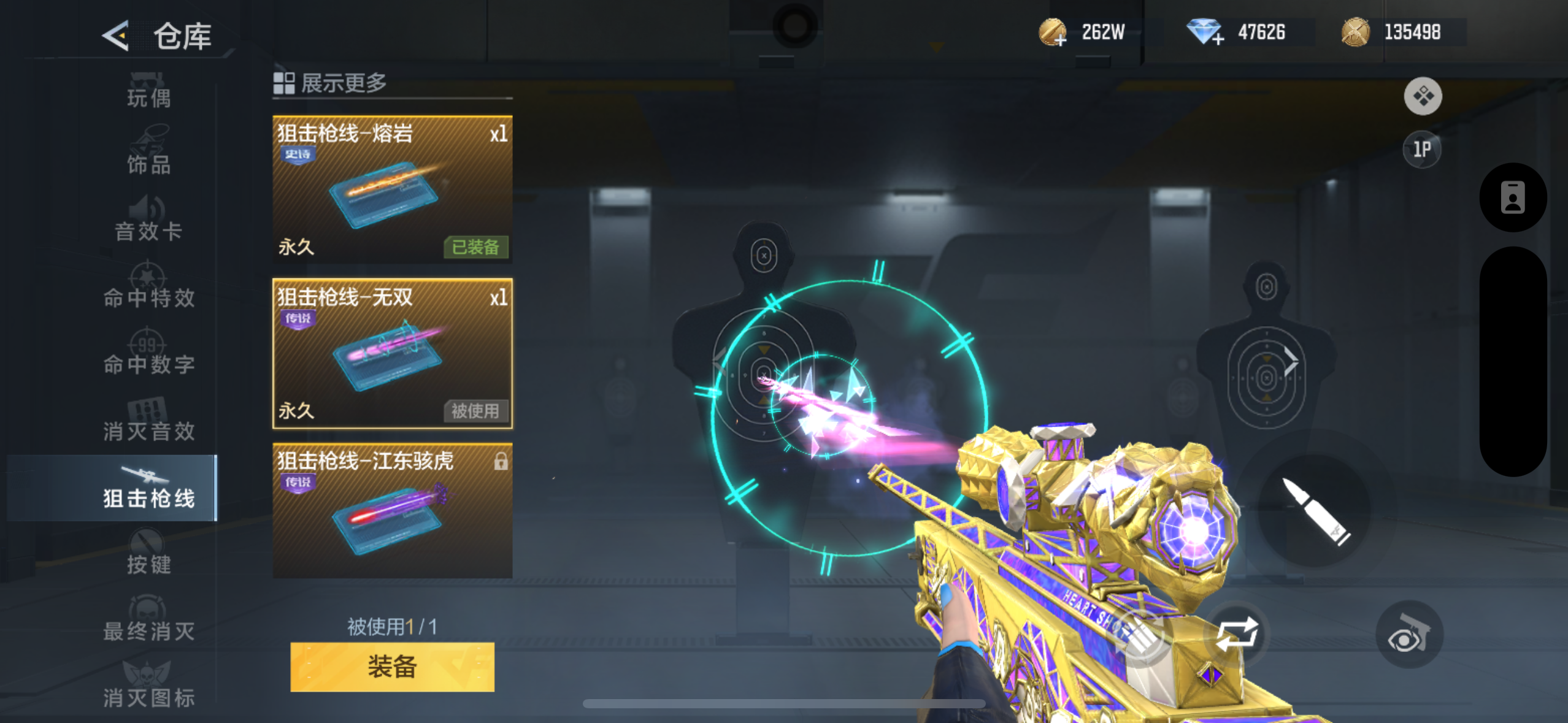Switch to the 玩偶 category tab

(x=148, y=92)
